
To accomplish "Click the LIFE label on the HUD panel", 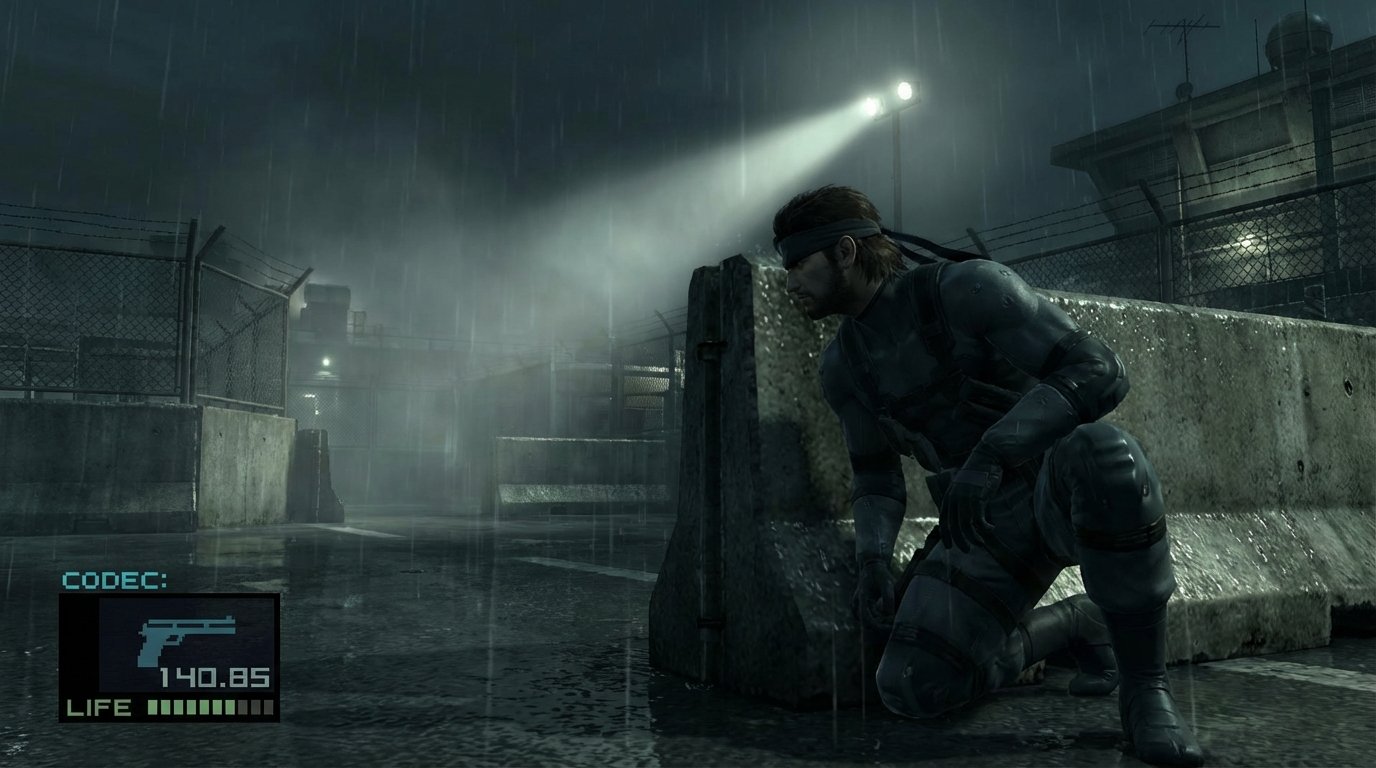I will click(x=100, y=707).
